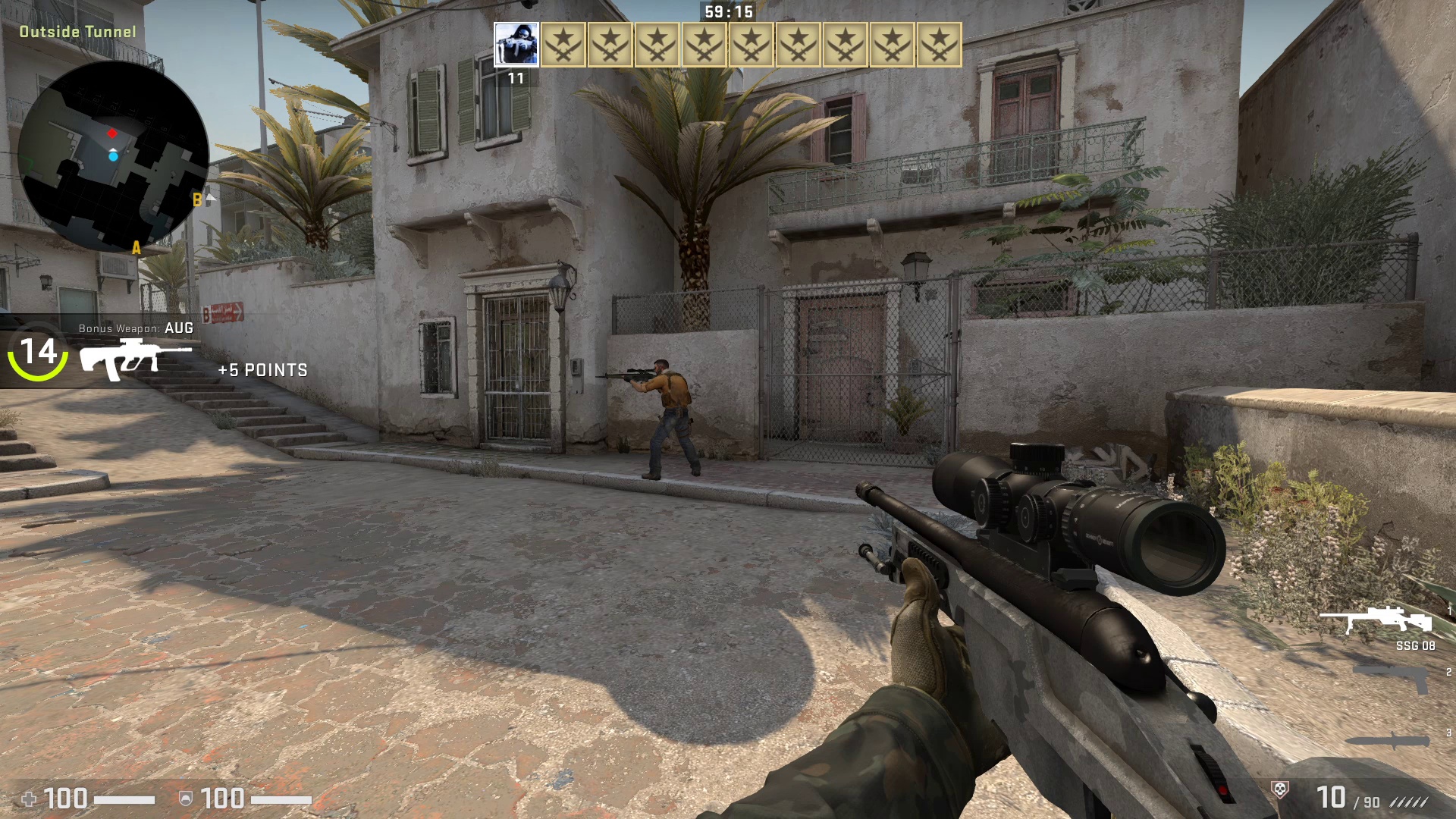This screenshot has width=1456, height=819.
Task: Click the first star medal in the top row
Action: tap(561, 45)
